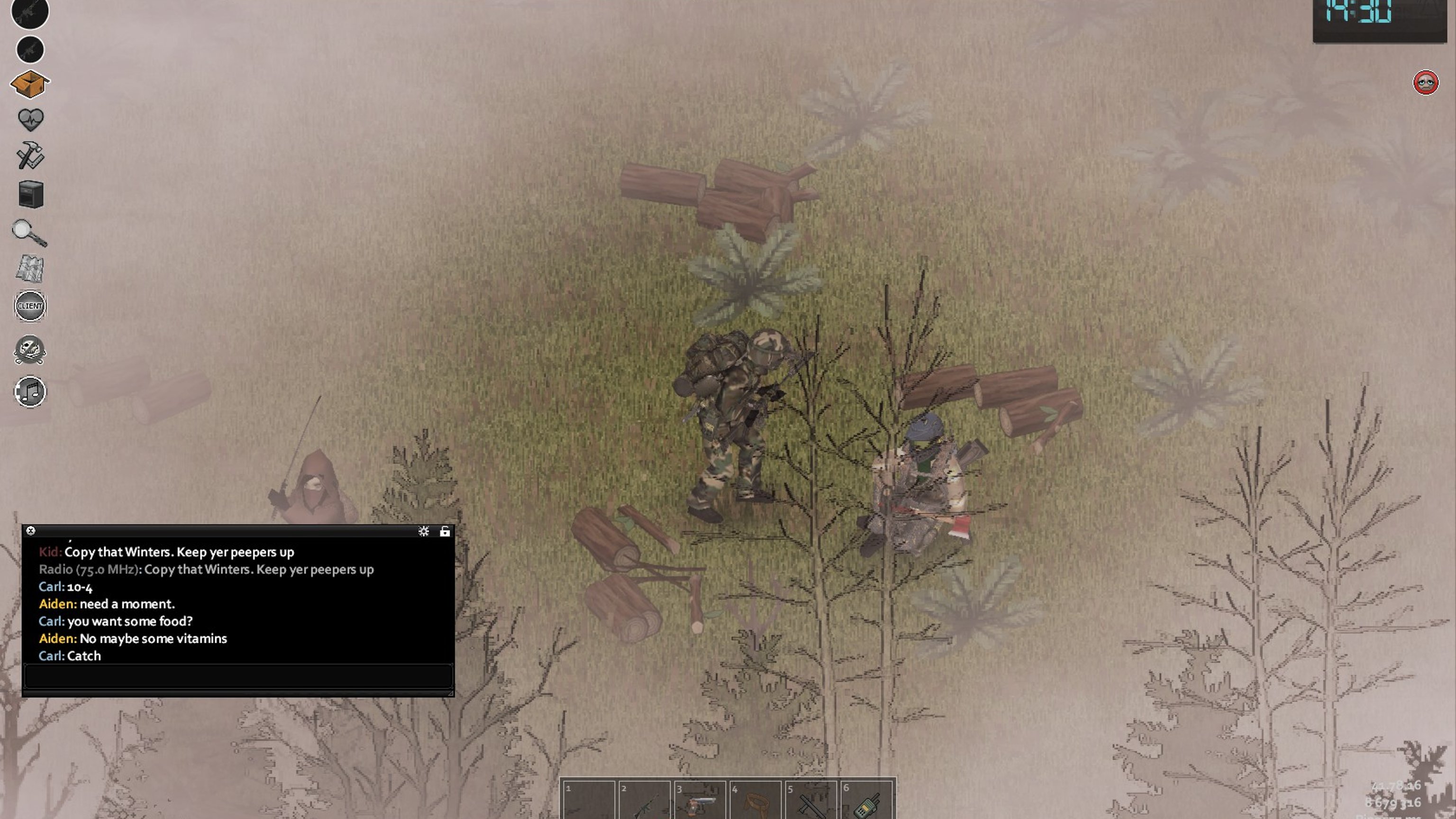Click the secondary weapon circle slot
This screenshot has height=819, width=1456.
click(x=30, y=50)
